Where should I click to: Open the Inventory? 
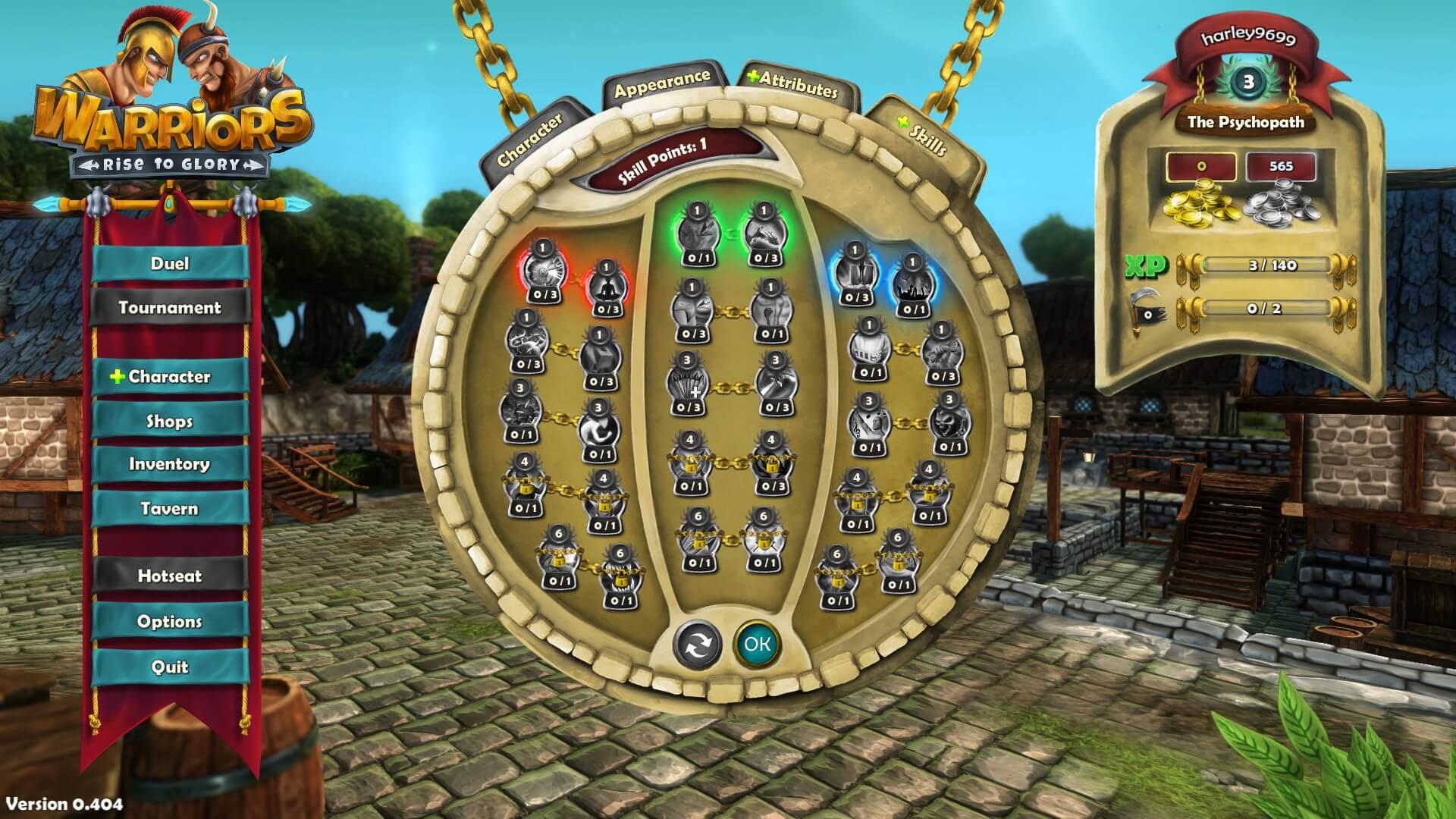point(170,464)
